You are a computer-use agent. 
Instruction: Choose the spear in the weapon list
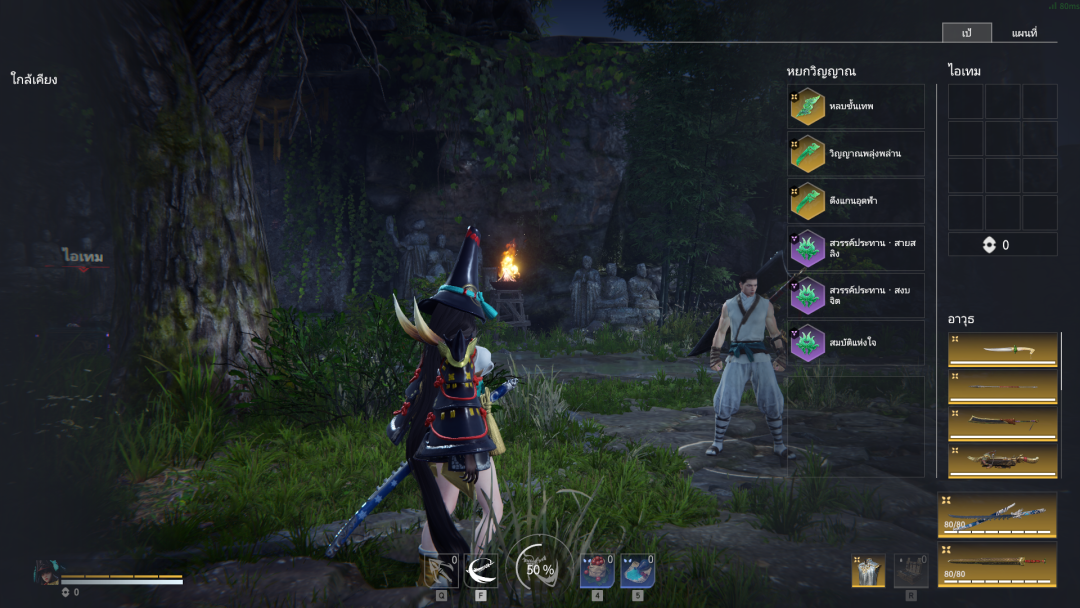[x=1003, y=387]
